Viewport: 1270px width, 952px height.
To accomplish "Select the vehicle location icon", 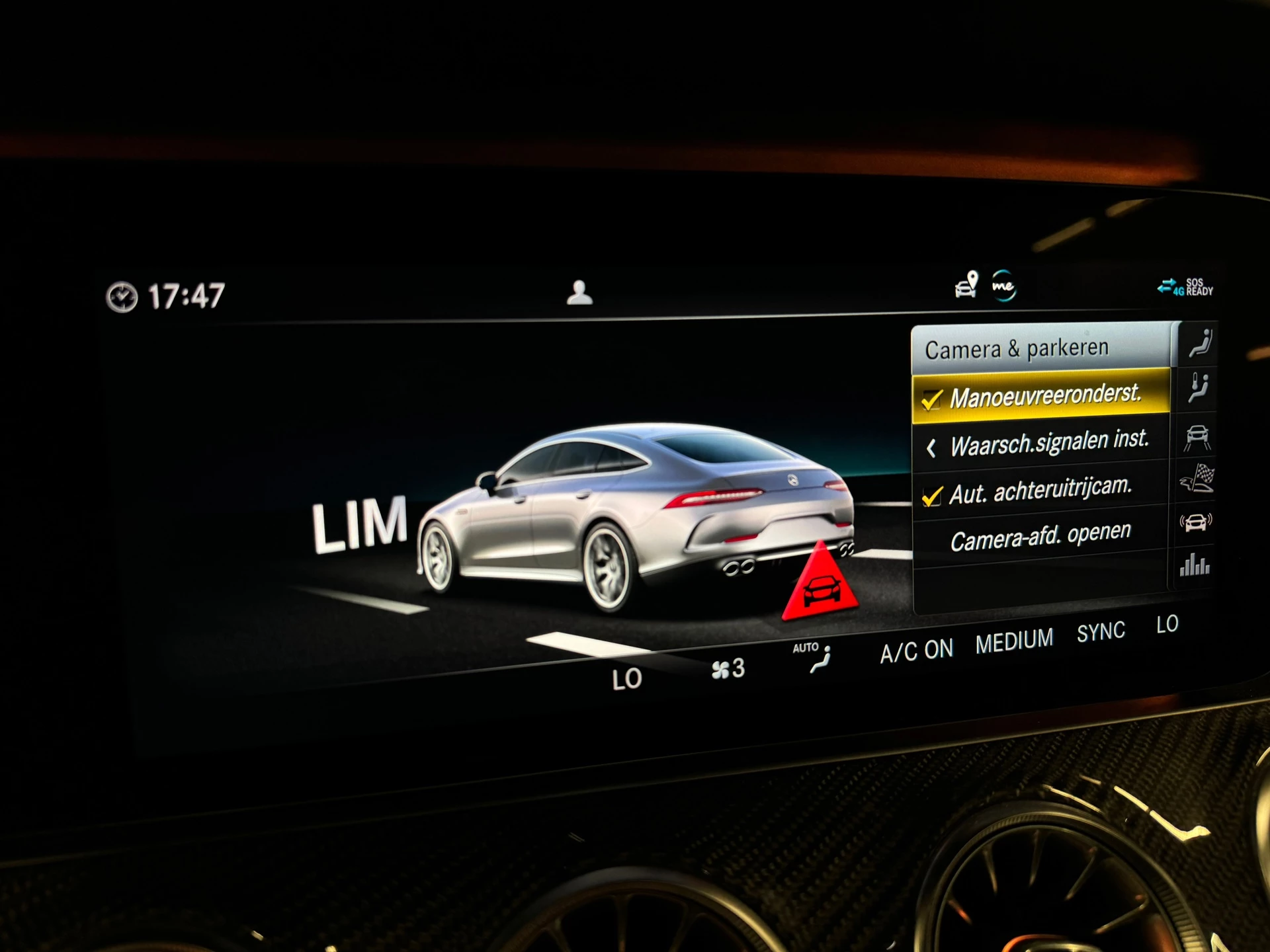I will [965, 286].
